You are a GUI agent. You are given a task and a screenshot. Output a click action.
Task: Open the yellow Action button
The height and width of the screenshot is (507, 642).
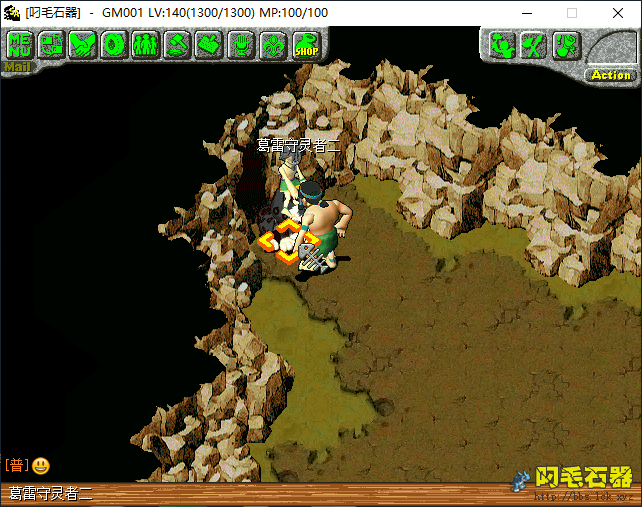tap(610, 75)
